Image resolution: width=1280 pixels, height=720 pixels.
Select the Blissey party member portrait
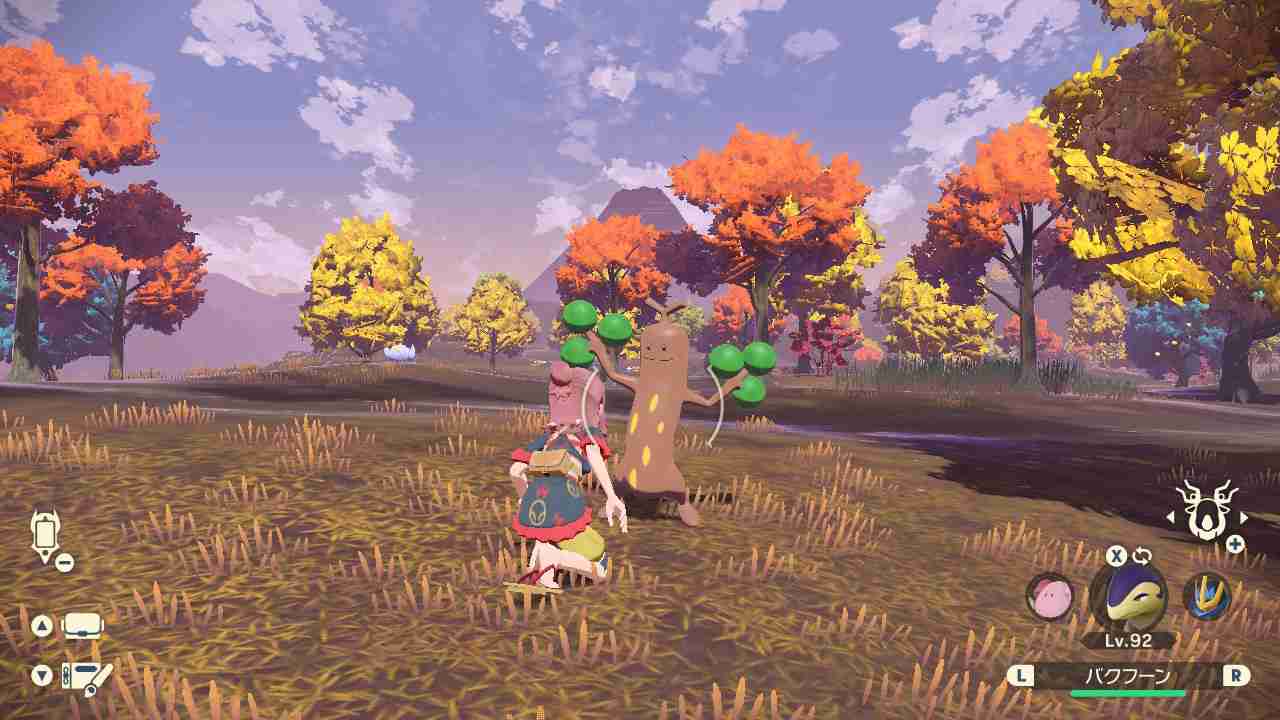click(1048, 595)
